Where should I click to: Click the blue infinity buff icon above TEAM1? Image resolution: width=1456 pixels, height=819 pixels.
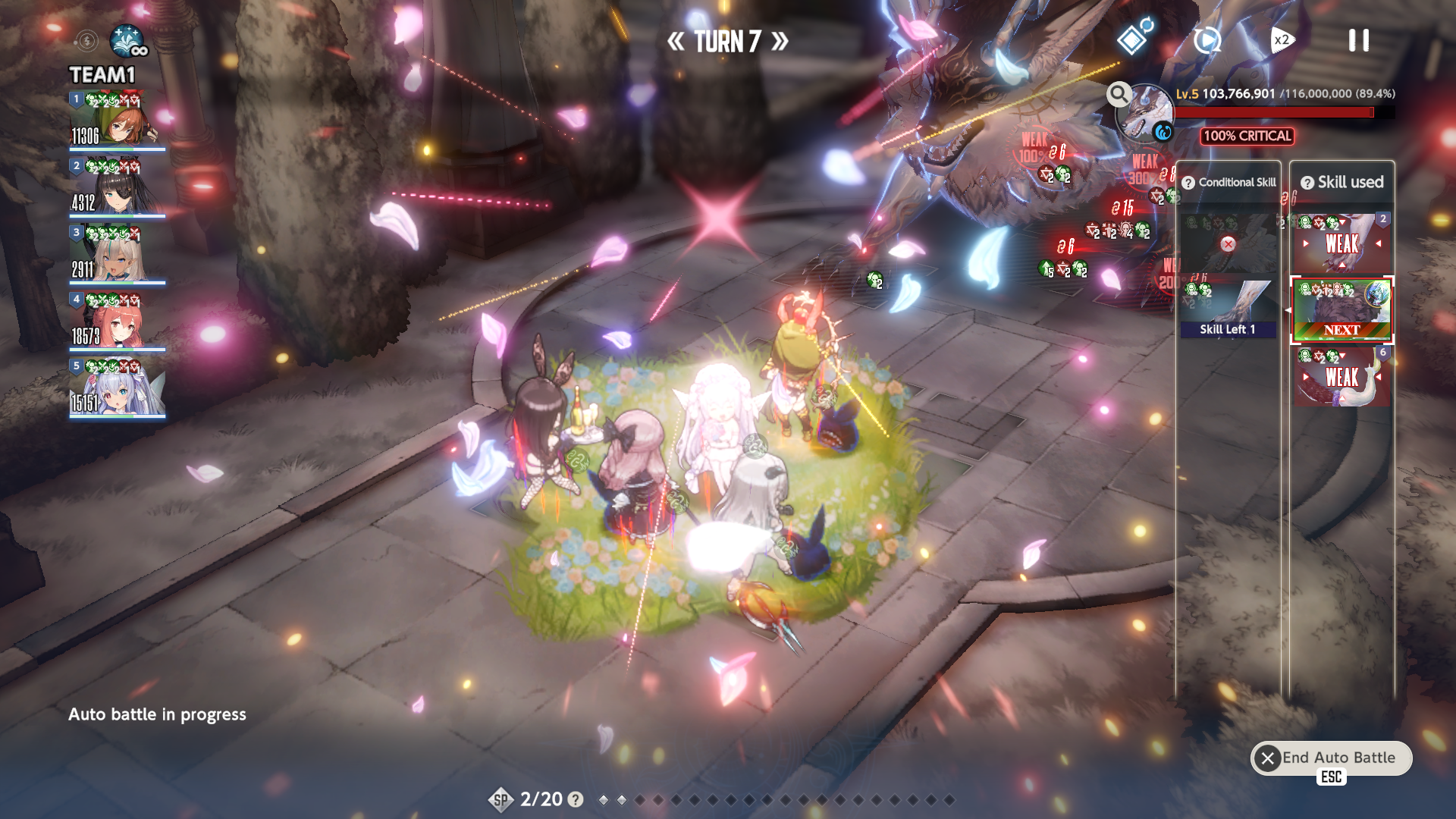[127, 41]
